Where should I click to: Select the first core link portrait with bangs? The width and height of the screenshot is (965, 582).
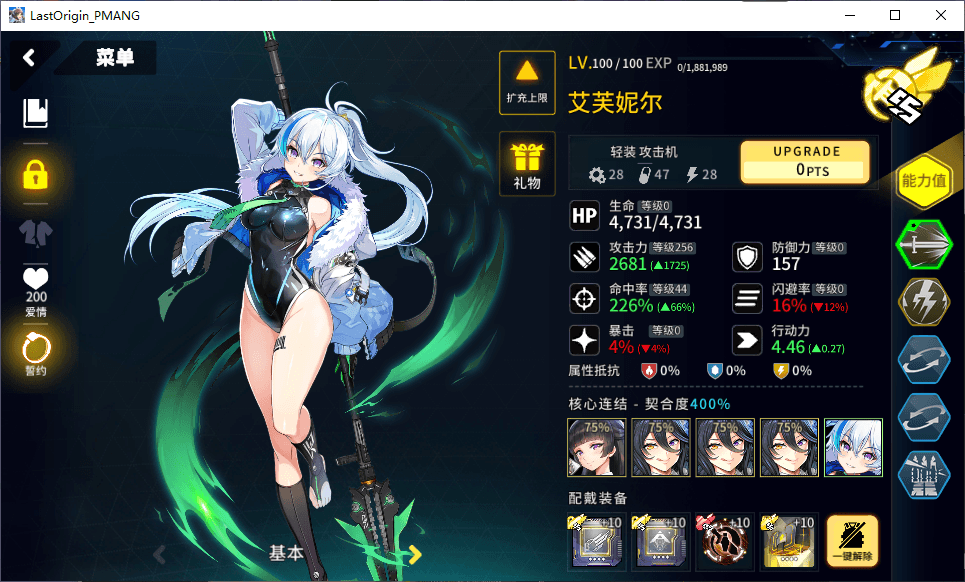coord(597,446)
